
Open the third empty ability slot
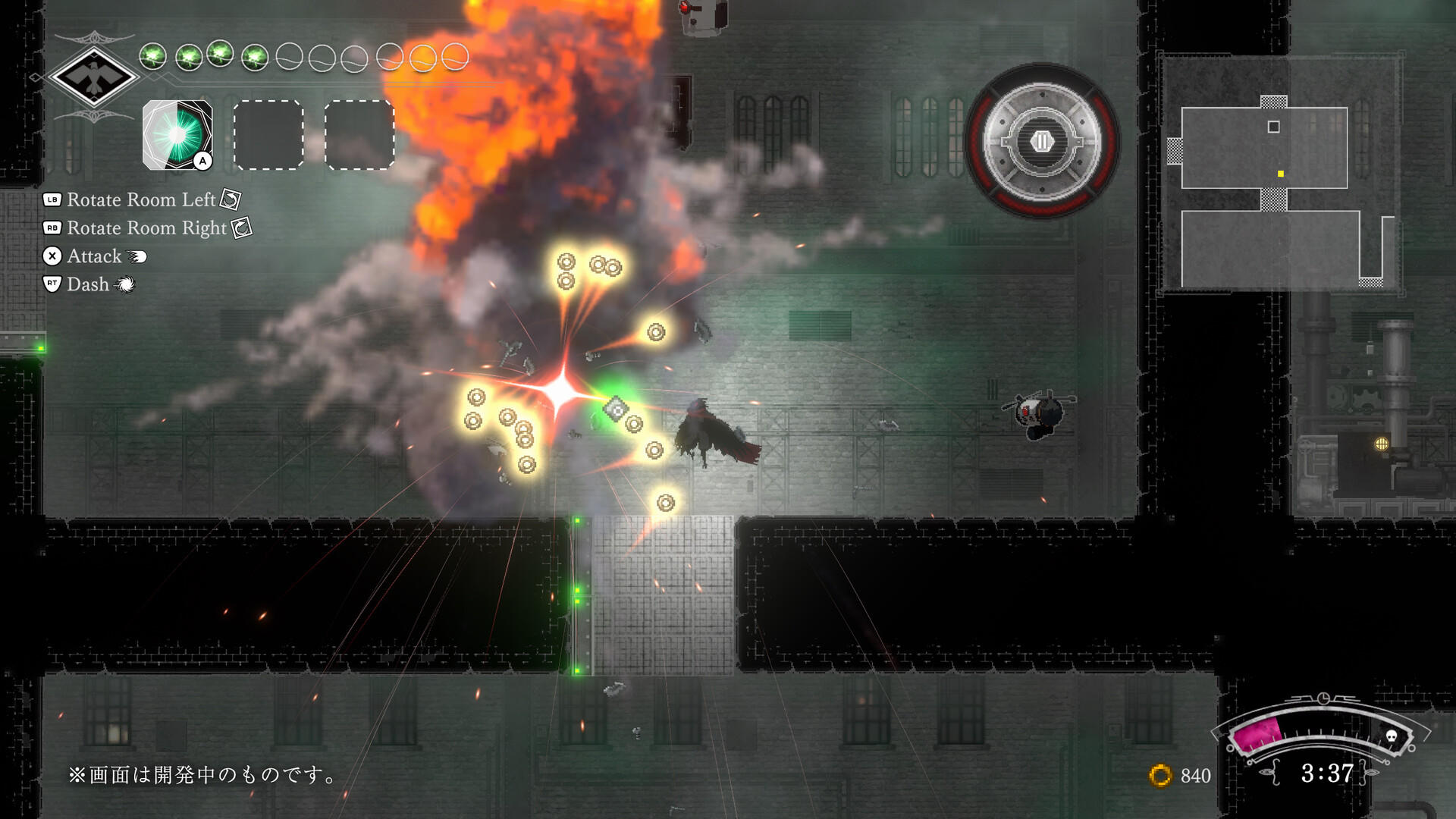(359, 135)
